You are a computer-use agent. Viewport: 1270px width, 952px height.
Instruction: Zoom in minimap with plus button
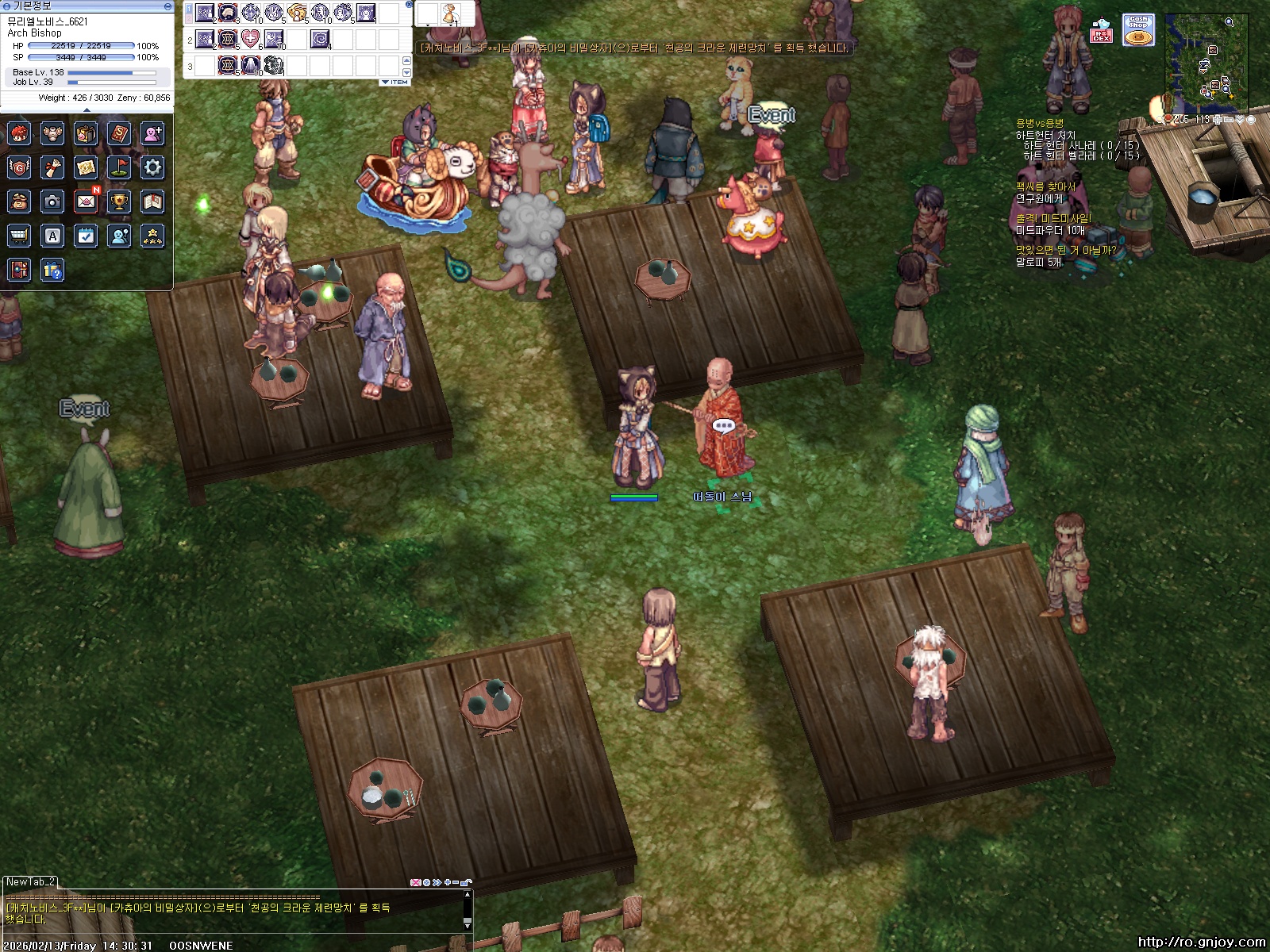[1217, 119]
